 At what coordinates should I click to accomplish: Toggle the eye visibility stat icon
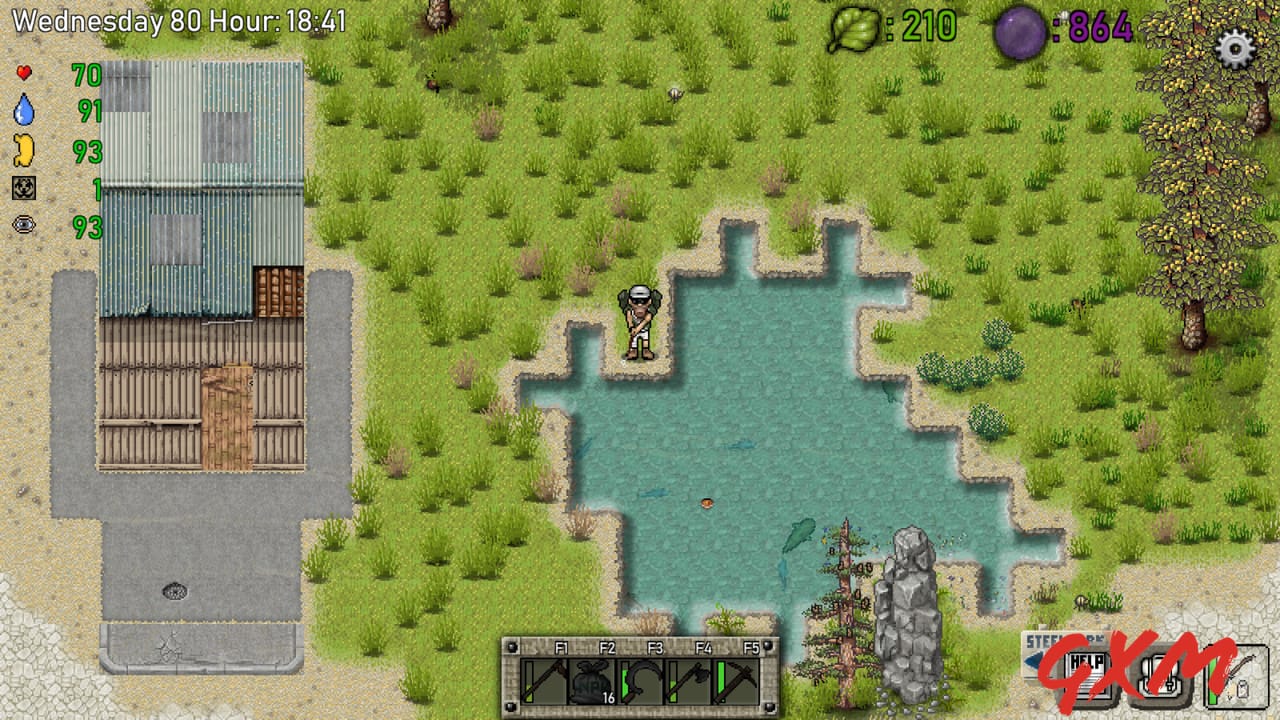point(24,225)
